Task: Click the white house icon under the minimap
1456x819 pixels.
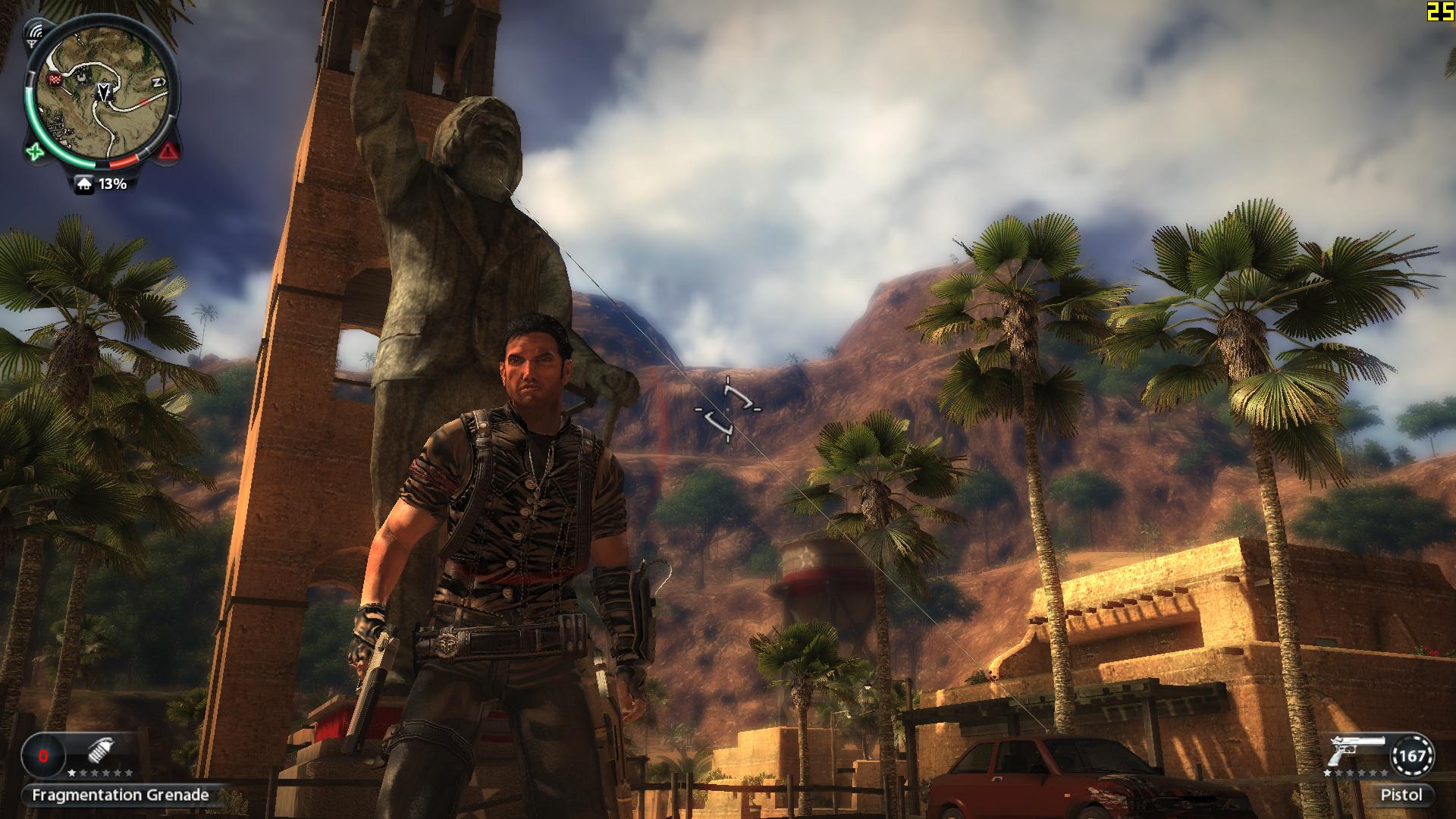Action: [85, 184]
